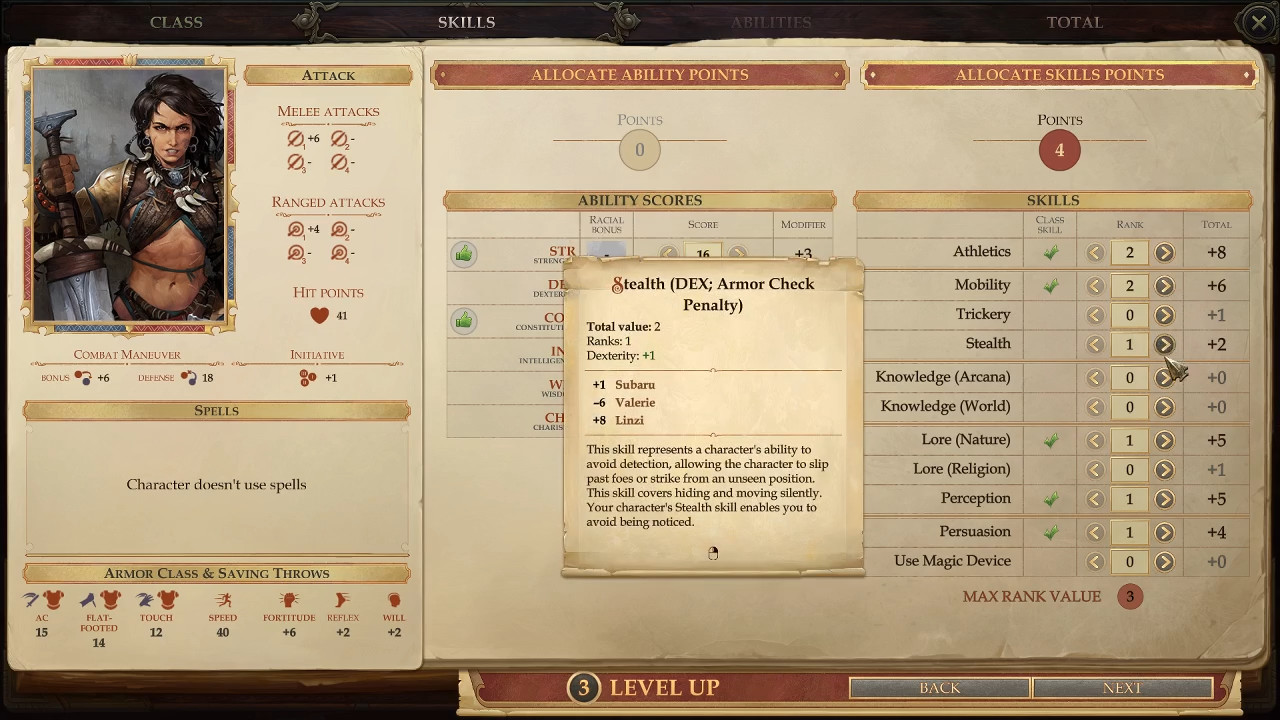Go back with the Back button
1280x720 pixels.
[x=939, y=688]
